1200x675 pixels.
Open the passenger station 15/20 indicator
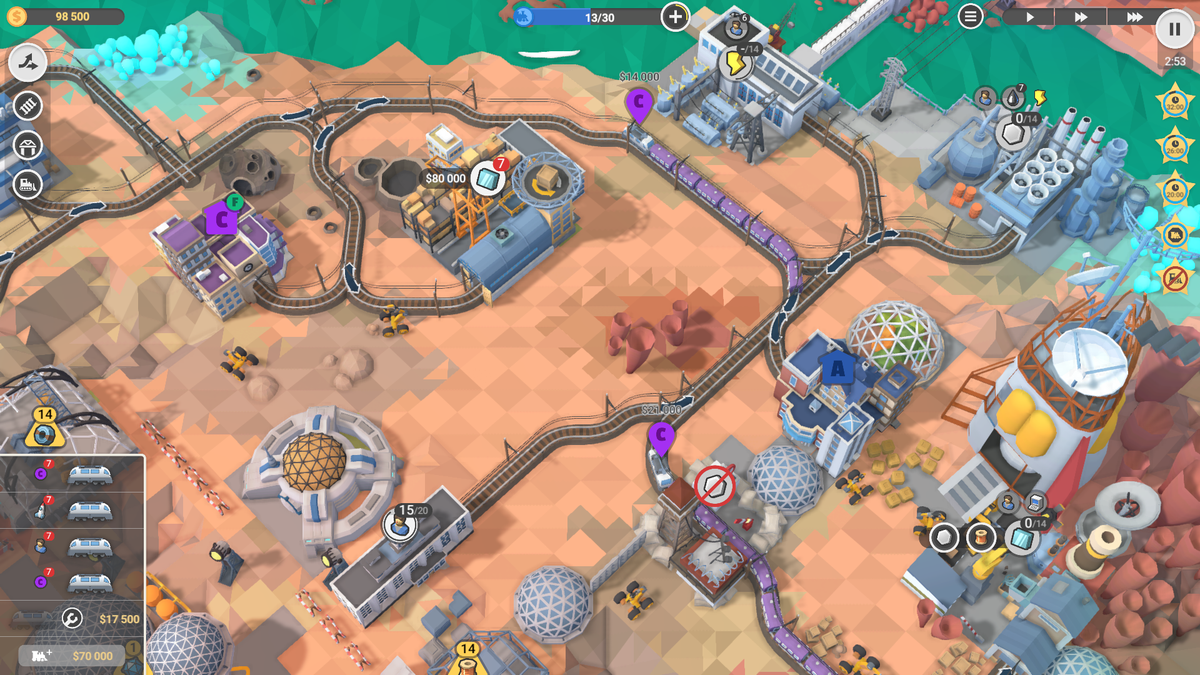point(401,522)
